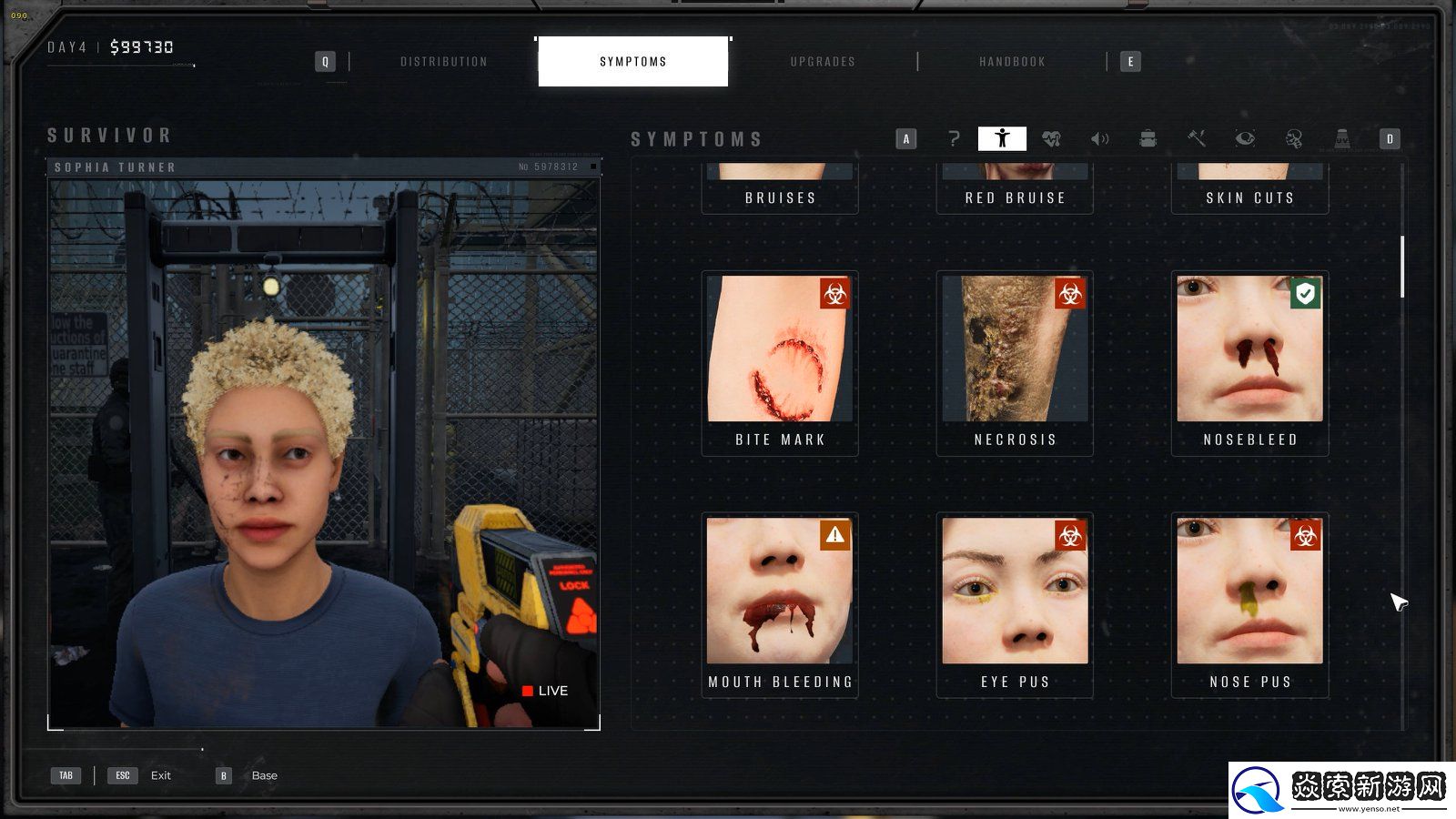Choose the skull x-ray symptom category
Screen dimensions: 1456x819
click(x=1293, y=138)
